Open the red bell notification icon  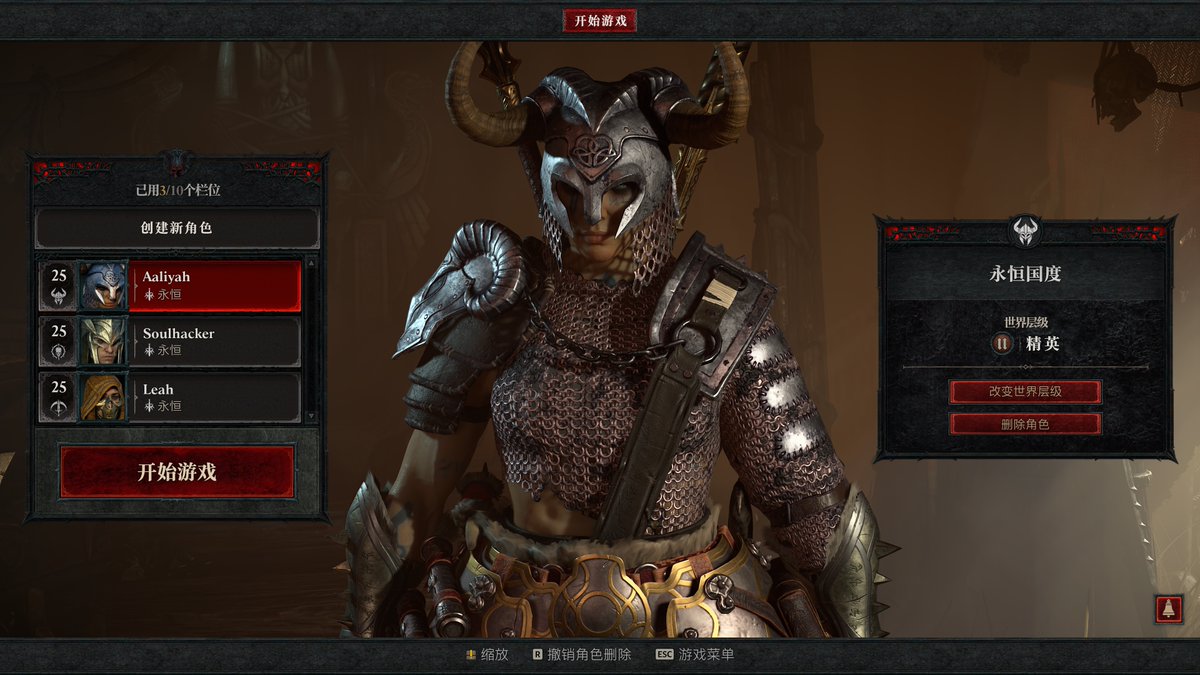pos(1168,608)
